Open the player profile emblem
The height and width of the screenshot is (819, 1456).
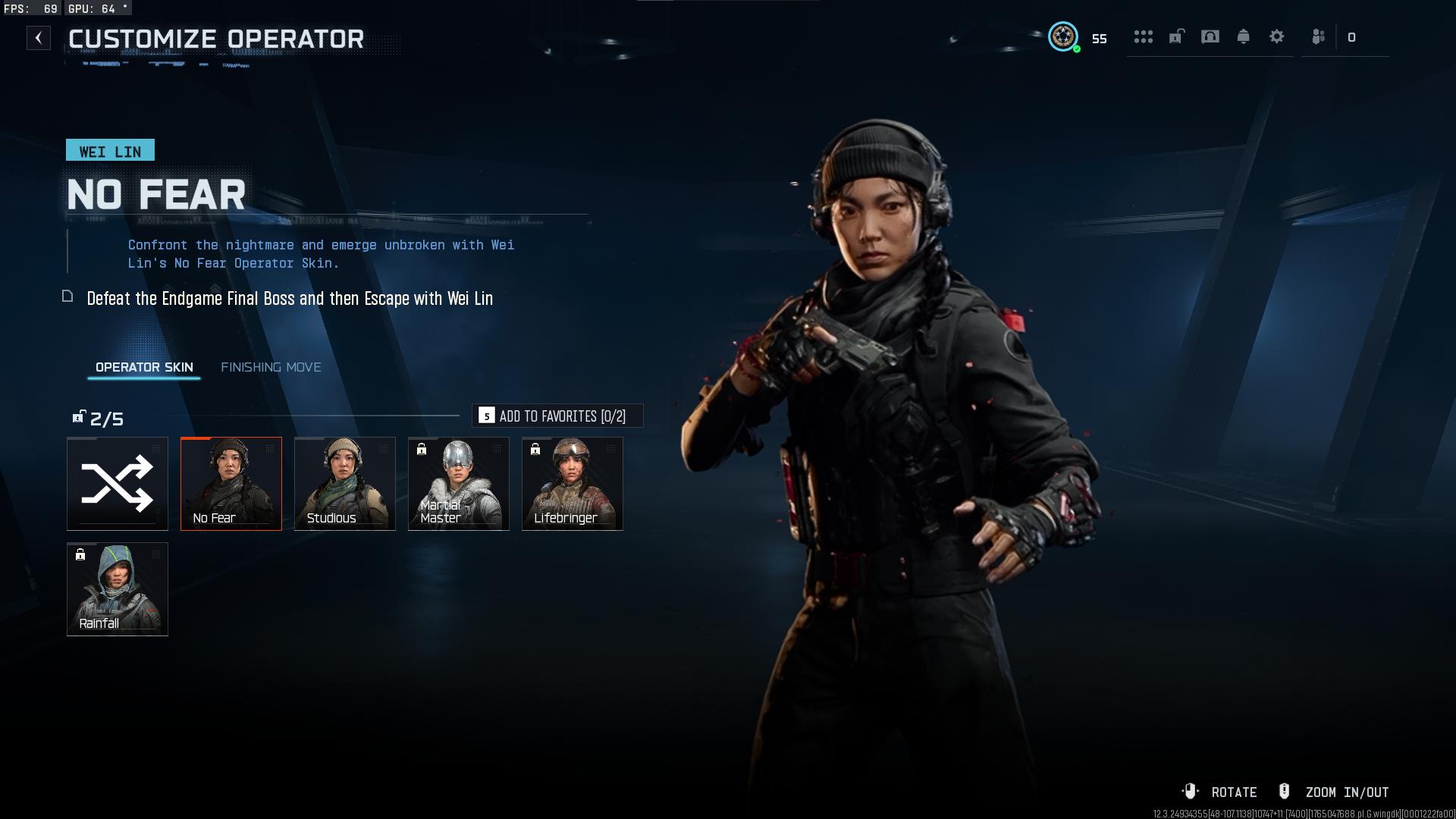[x=1063, y=36]
